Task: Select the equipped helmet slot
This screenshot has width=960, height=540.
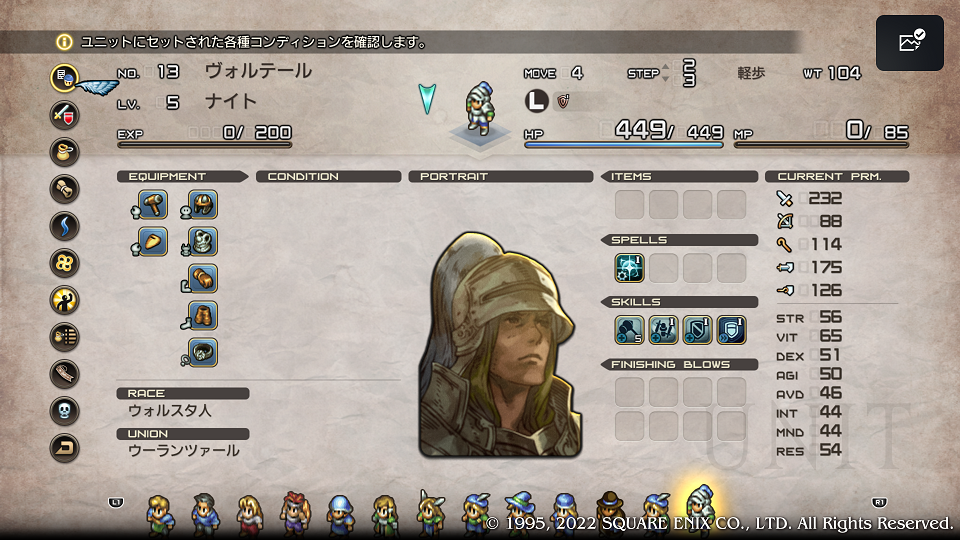Action: [x=203, y=205]
